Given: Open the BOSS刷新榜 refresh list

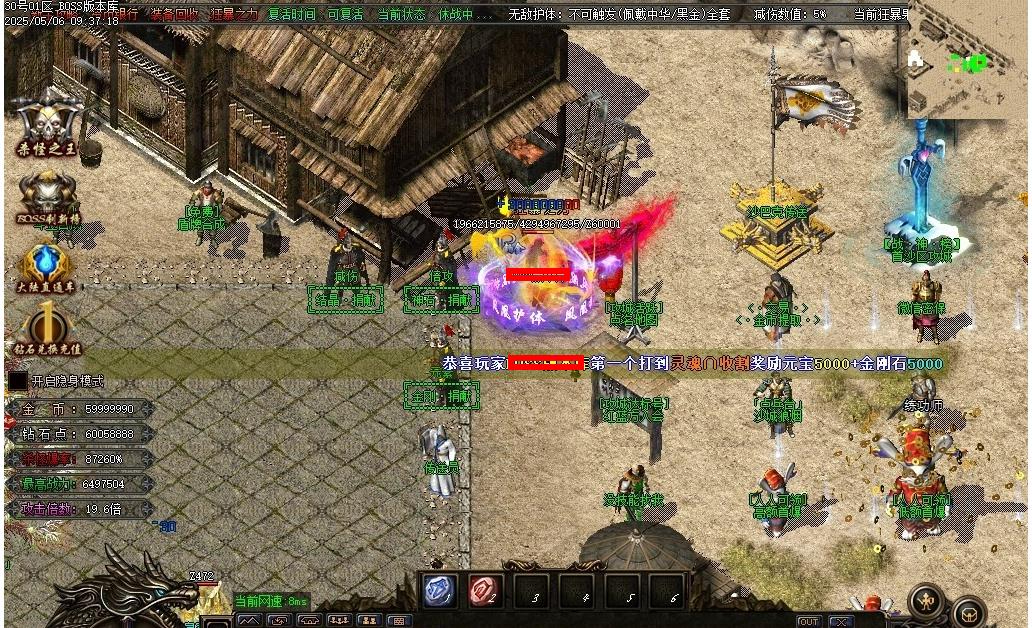Looking at the screenshot, I should (47, 195).
